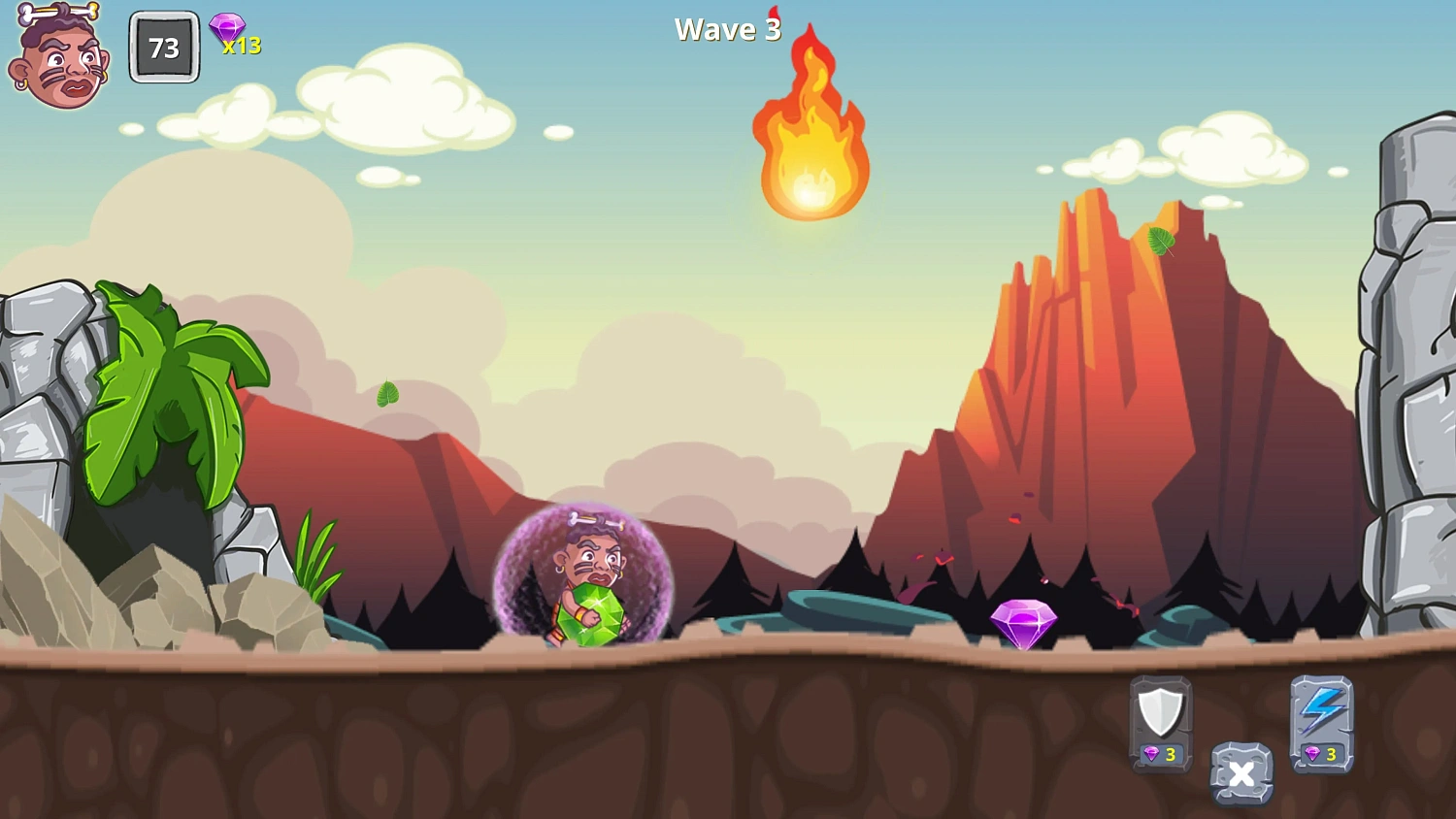Click the stone X button between power-ups
1456x819 pixels.
tap(1241, 773)
